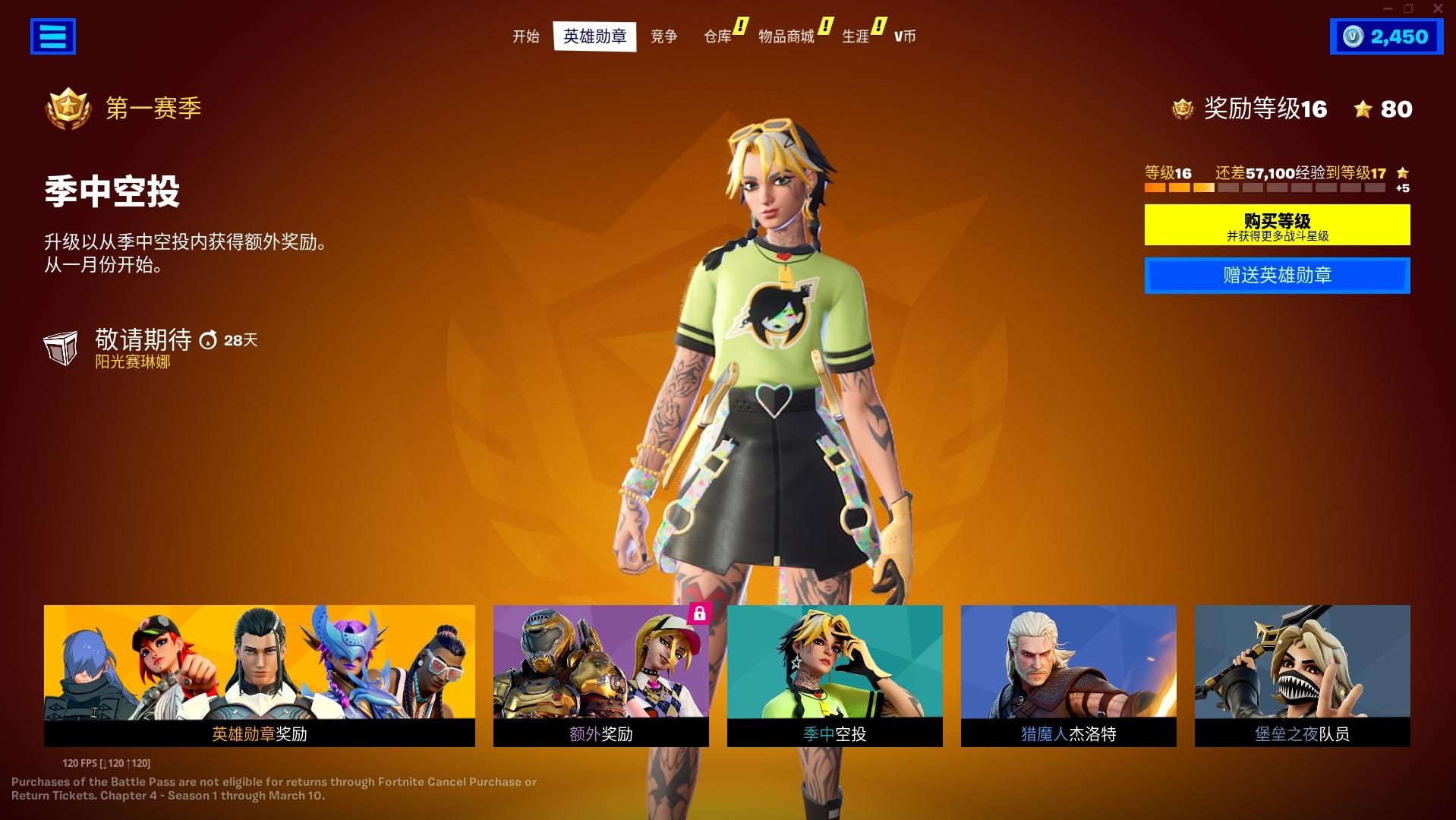Click the gift box icon next to 敬请期待
Screen dimensions: 1456x820
61,348
